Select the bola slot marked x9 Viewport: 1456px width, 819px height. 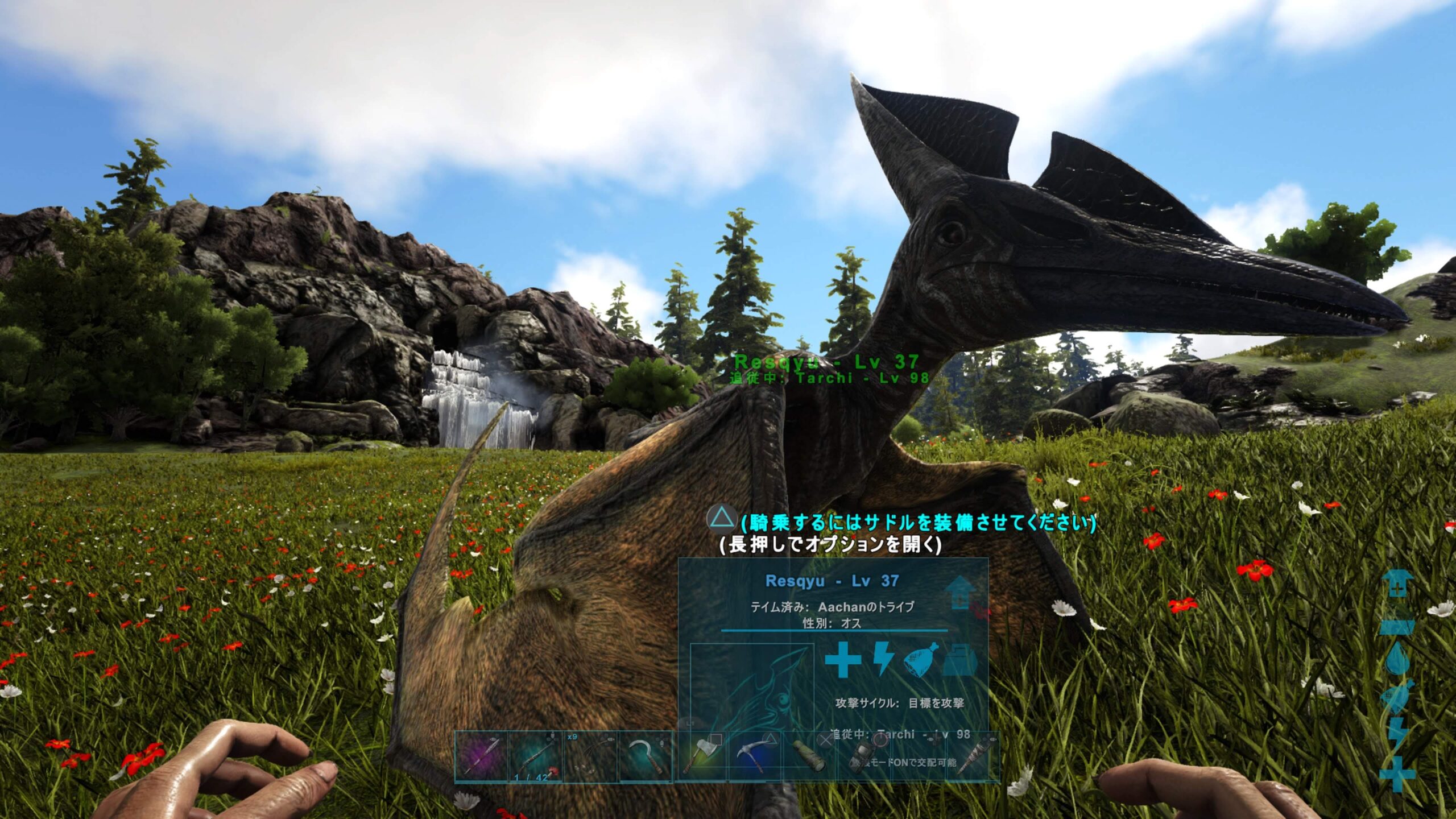tap(590, 757)
